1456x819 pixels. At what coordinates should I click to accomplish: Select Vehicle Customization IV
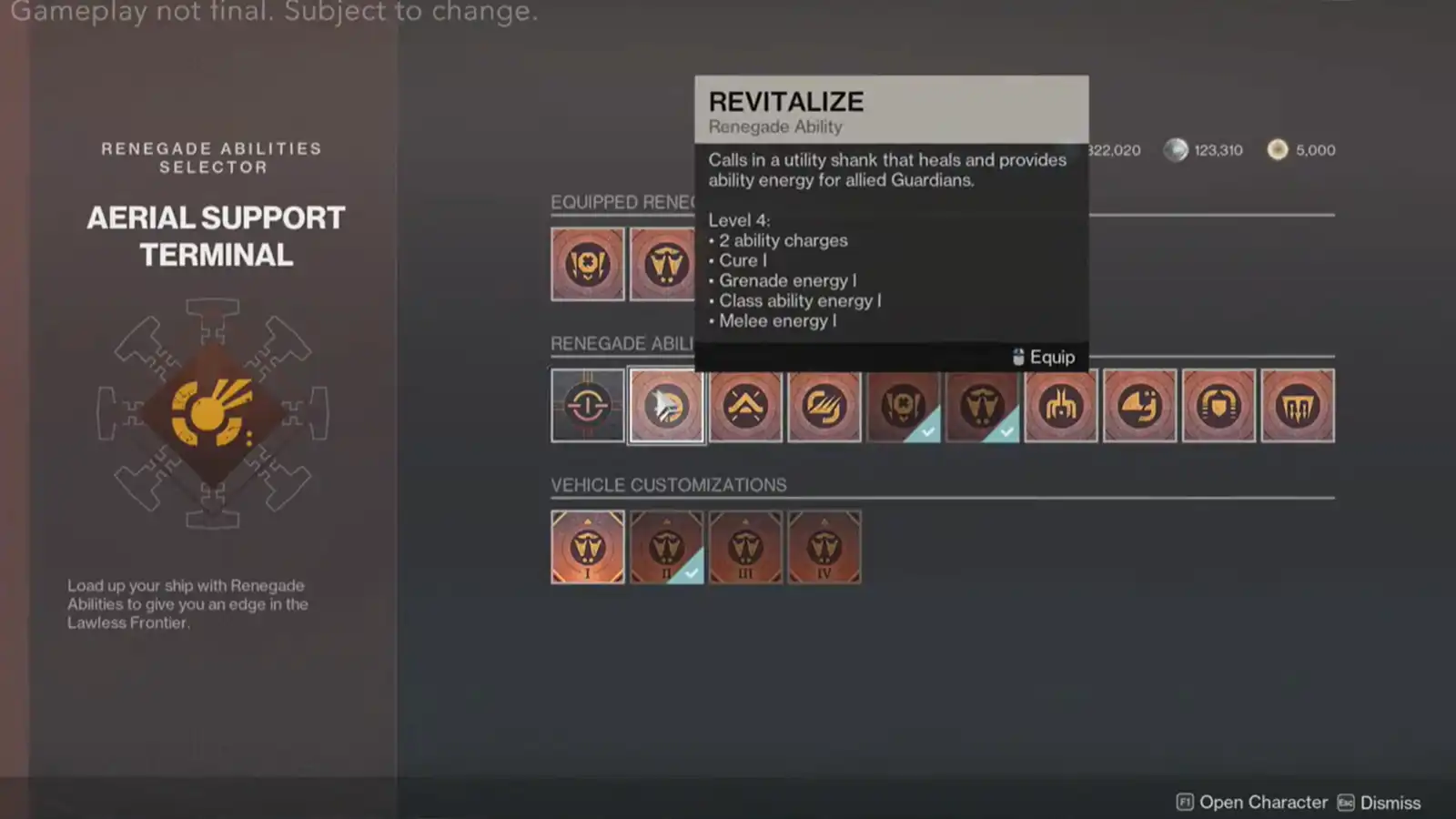click(x=824, y=547)
